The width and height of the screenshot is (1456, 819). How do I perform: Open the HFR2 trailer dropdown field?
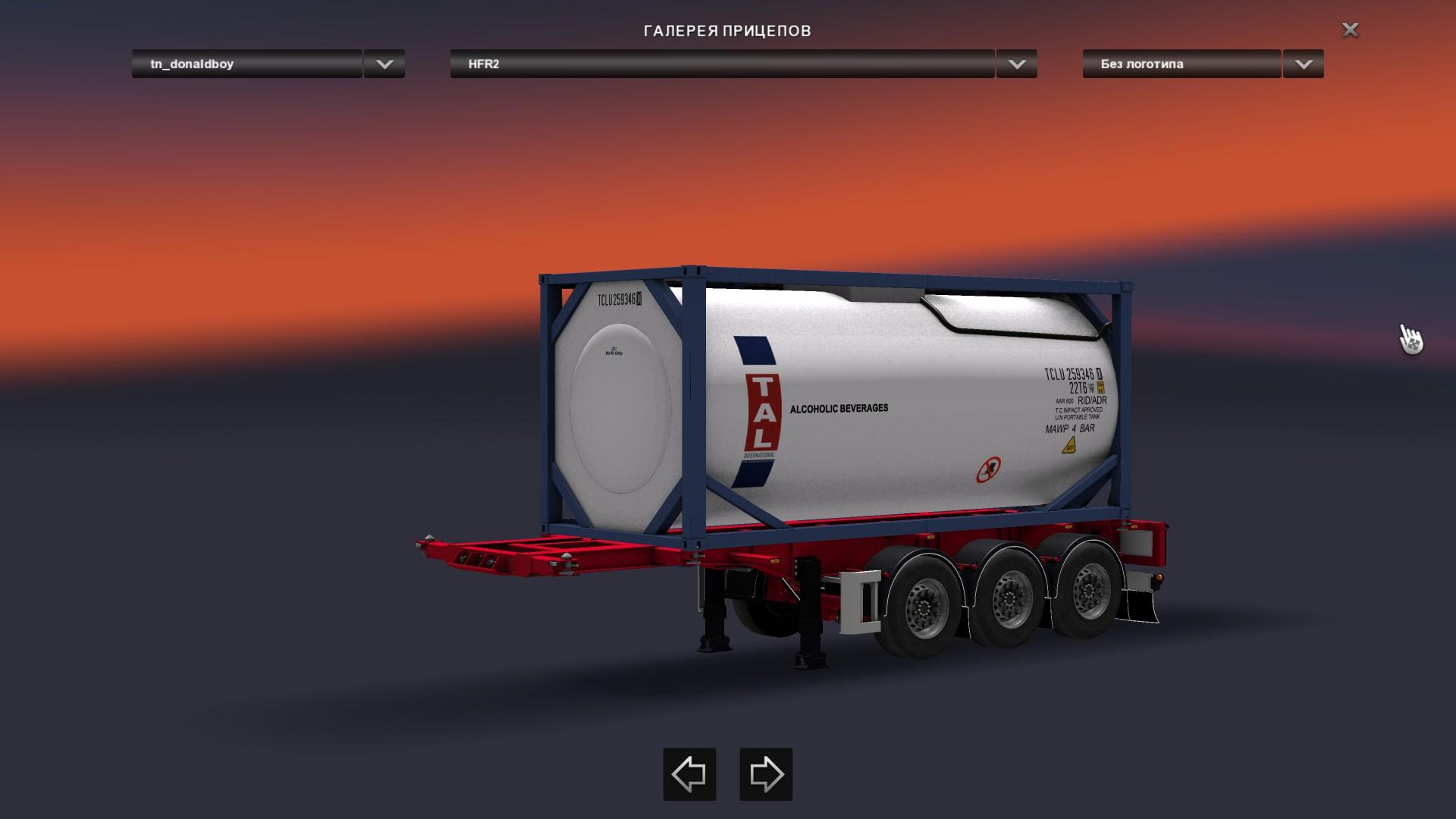[721, 64]
